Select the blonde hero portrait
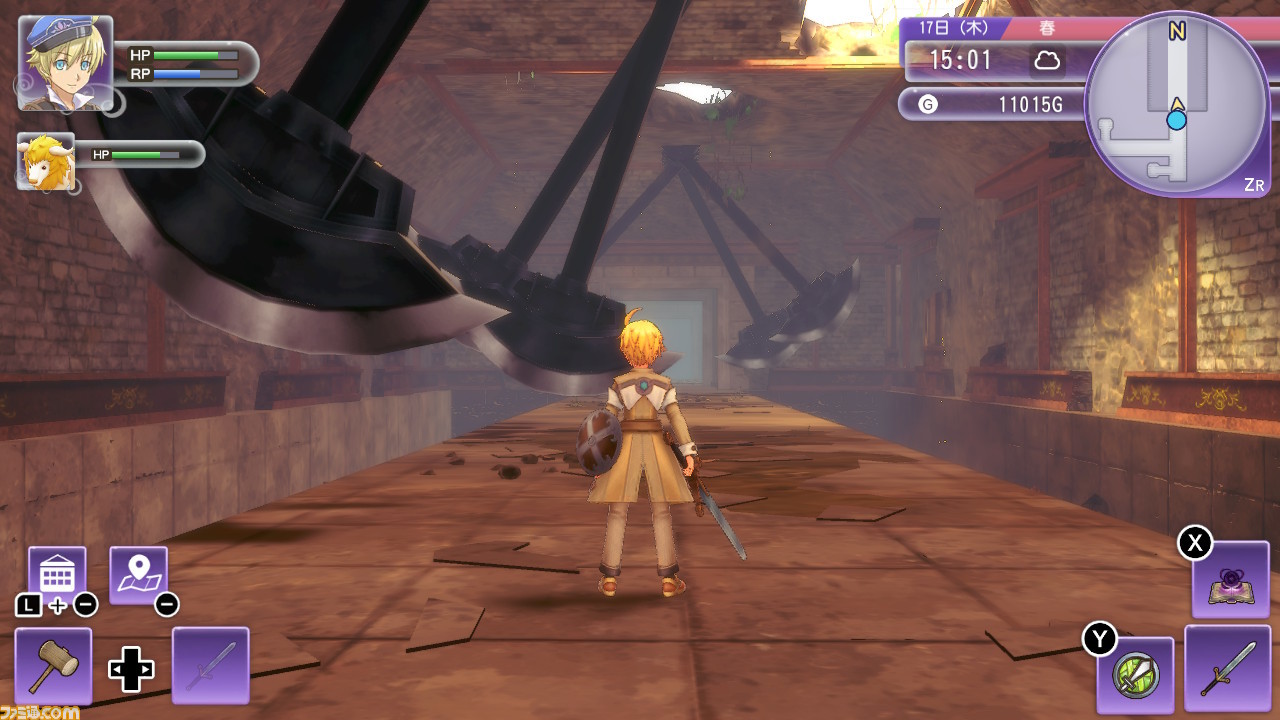This screenshot has height=720, width=1280. (65, 62)
